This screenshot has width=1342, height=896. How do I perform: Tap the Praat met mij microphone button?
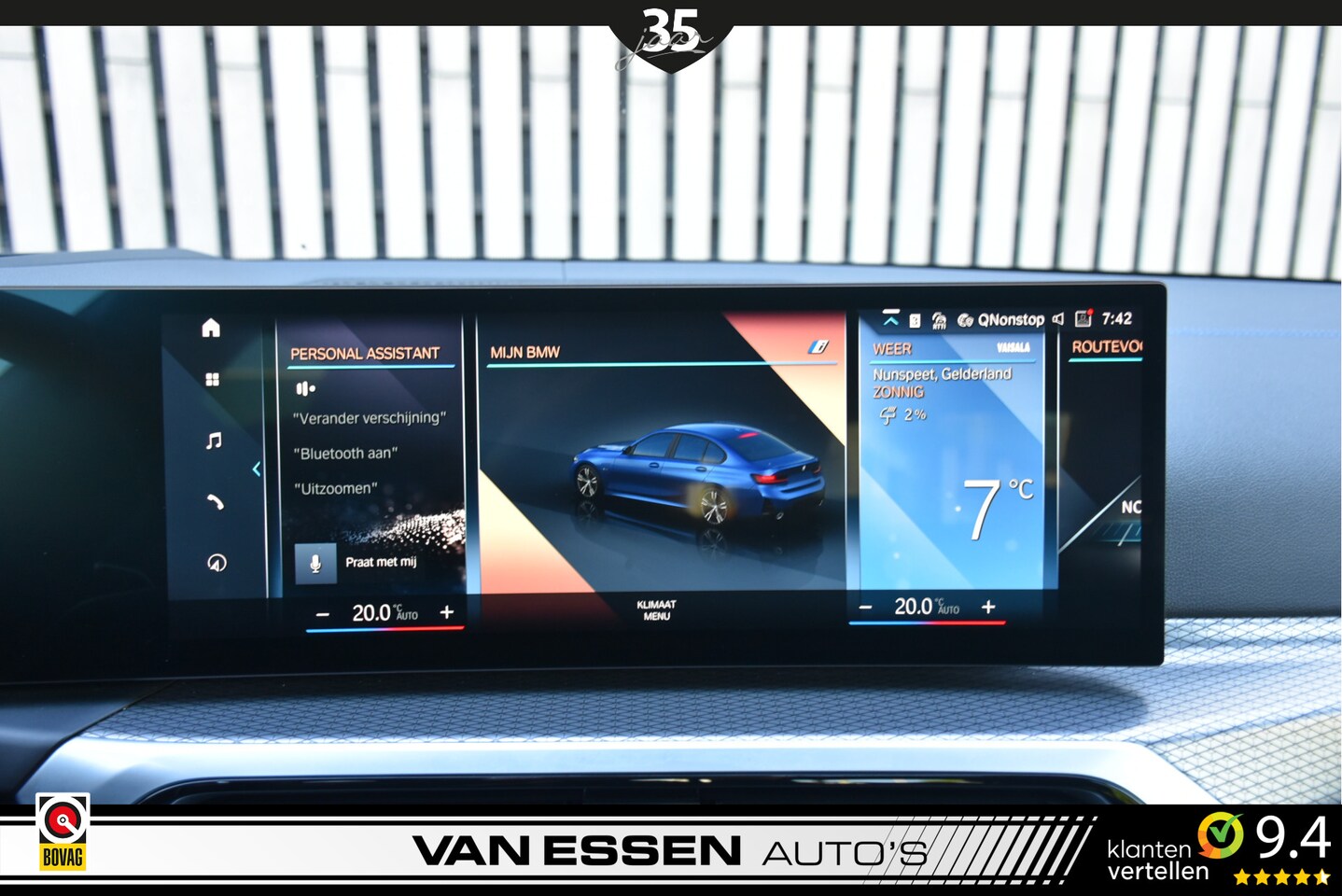315,564
